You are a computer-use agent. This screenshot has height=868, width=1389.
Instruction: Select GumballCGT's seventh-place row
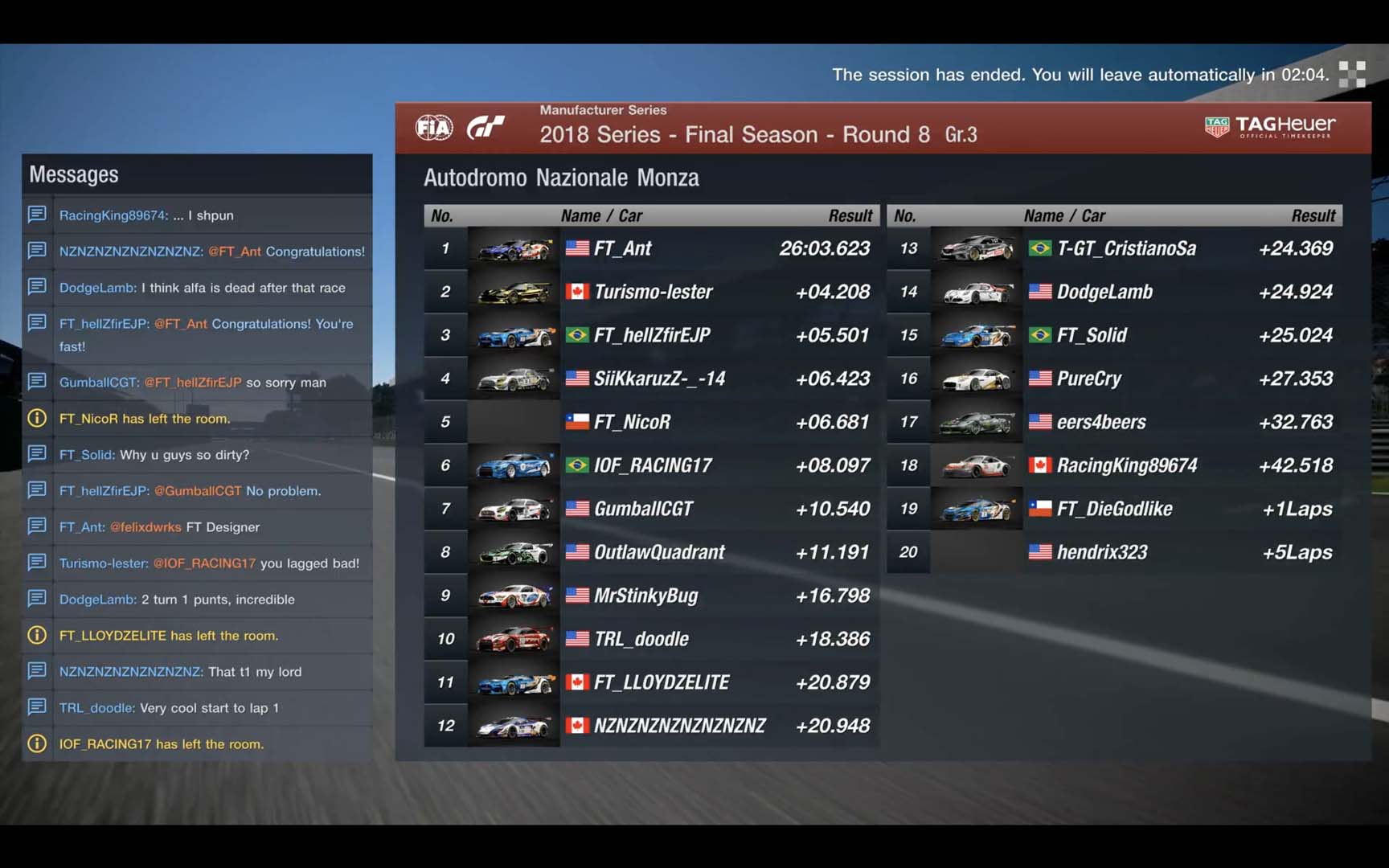pos(651,509)
